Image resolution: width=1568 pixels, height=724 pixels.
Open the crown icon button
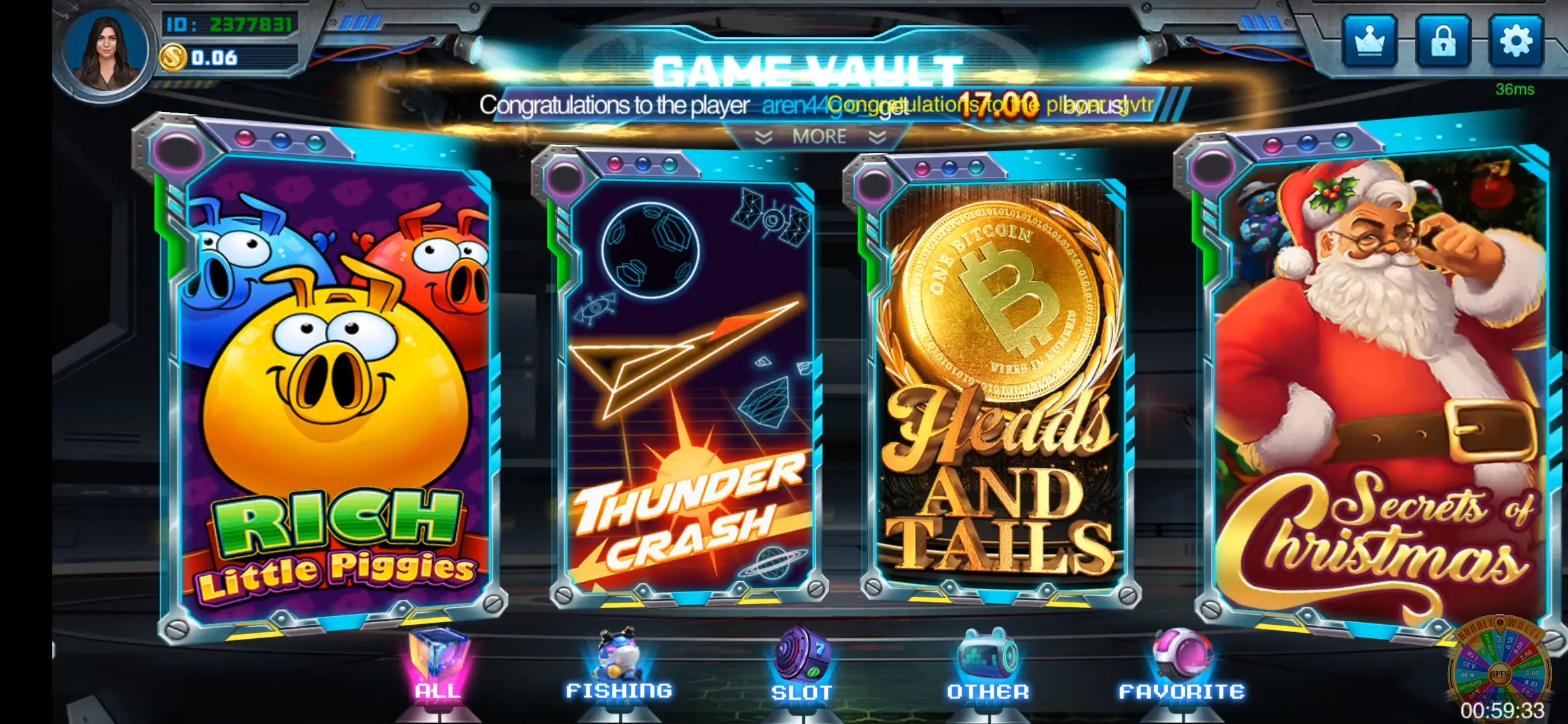tap(1370, 42)
